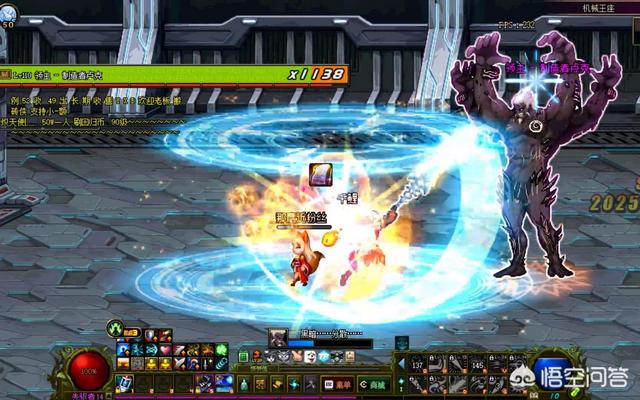Click the party member portrait at bottom
The width and height of the screenshot is (640, 400).
pos(277,335)
